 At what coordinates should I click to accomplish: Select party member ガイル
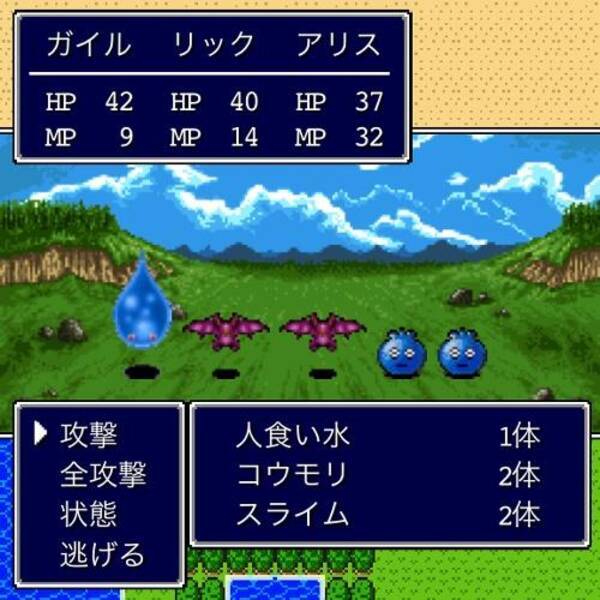pyautogui.click(x=89, y=45)
